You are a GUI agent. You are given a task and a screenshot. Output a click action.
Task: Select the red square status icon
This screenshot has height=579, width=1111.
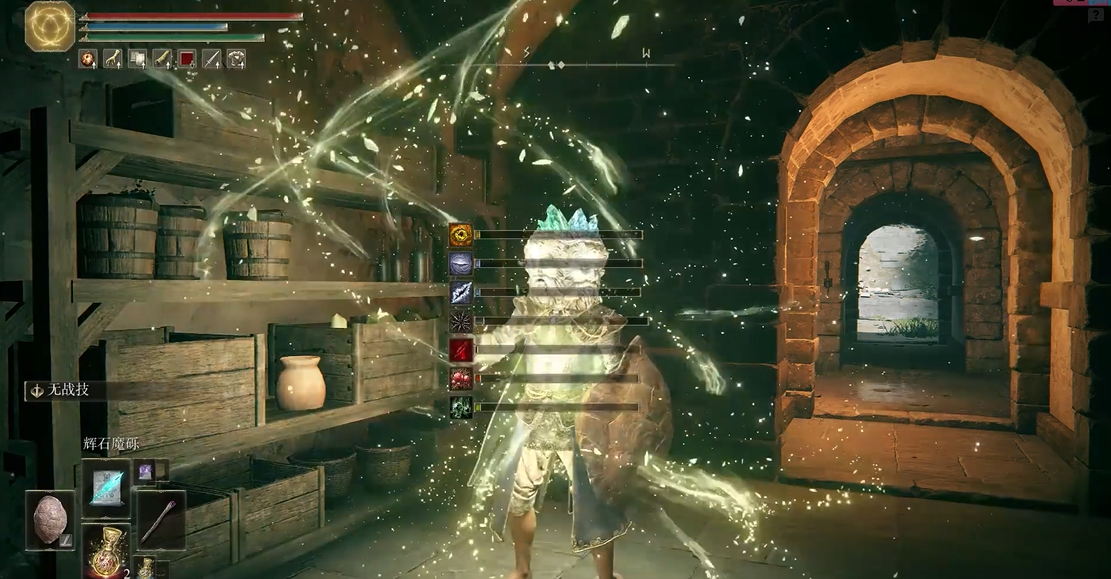click(187, 59)
